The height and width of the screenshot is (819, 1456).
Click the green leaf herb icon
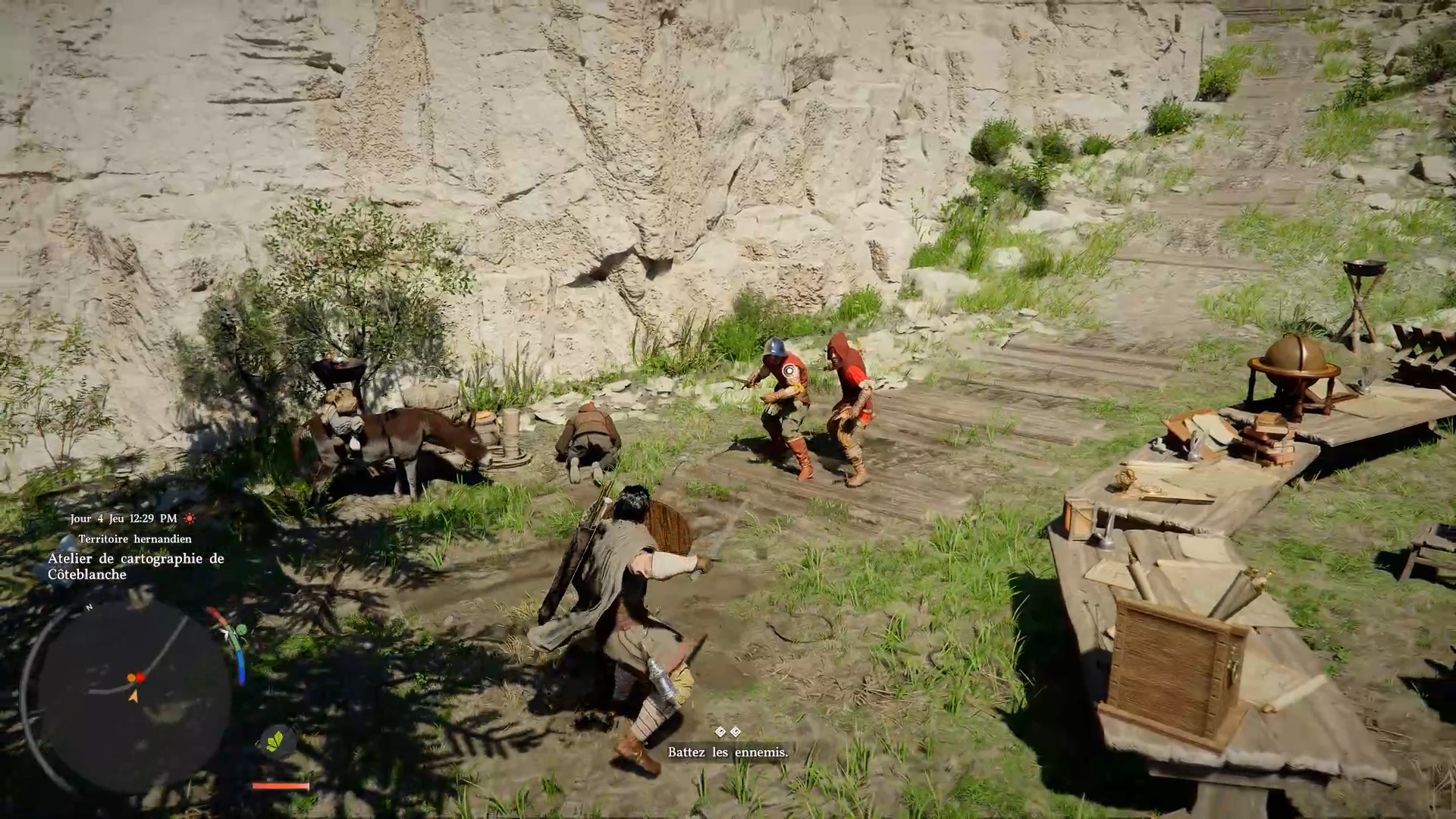coord(275,741)
